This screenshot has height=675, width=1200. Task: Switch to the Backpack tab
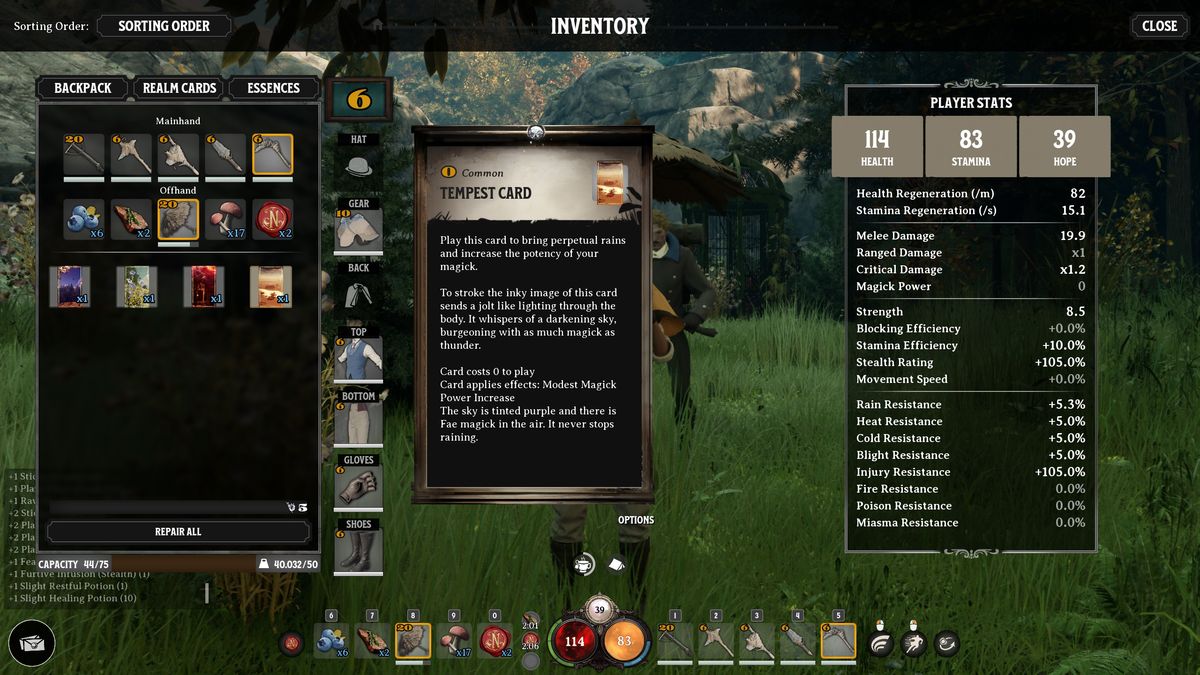point(83,88)
